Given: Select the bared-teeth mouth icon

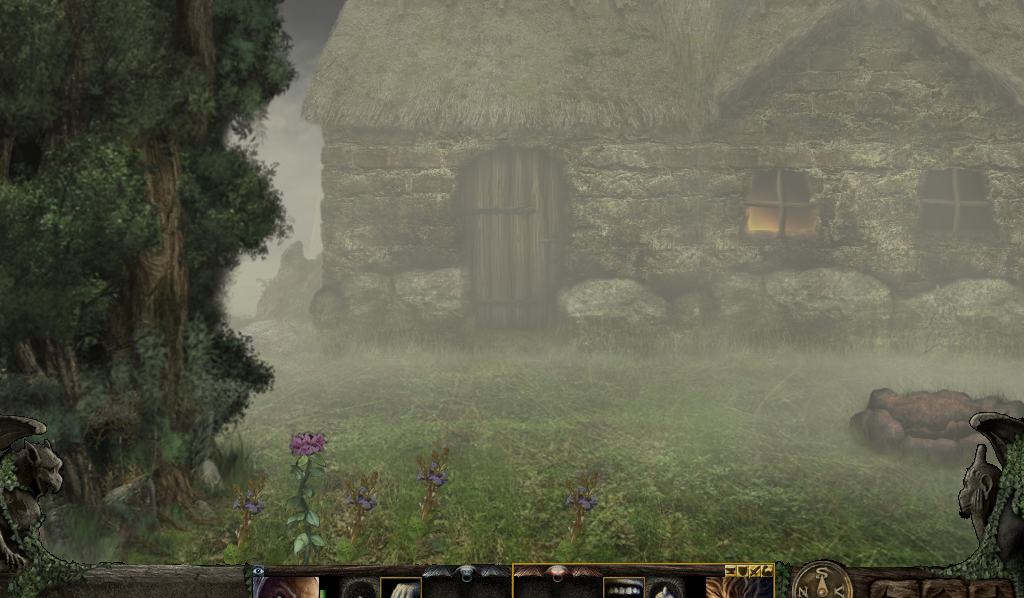Looking at the screenshot, I should coord(623,589).
